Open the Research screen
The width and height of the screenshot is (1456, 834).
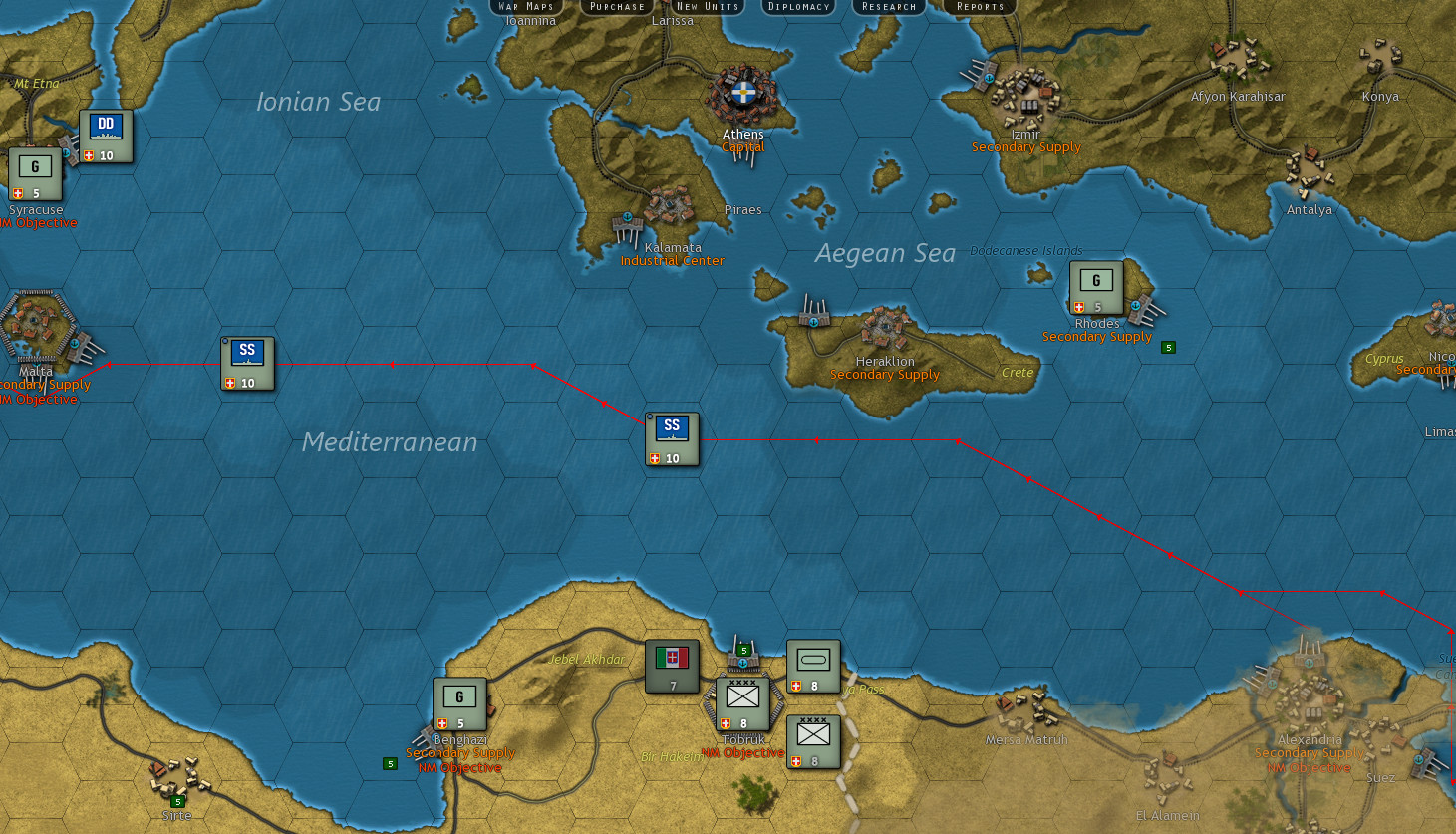887,7
